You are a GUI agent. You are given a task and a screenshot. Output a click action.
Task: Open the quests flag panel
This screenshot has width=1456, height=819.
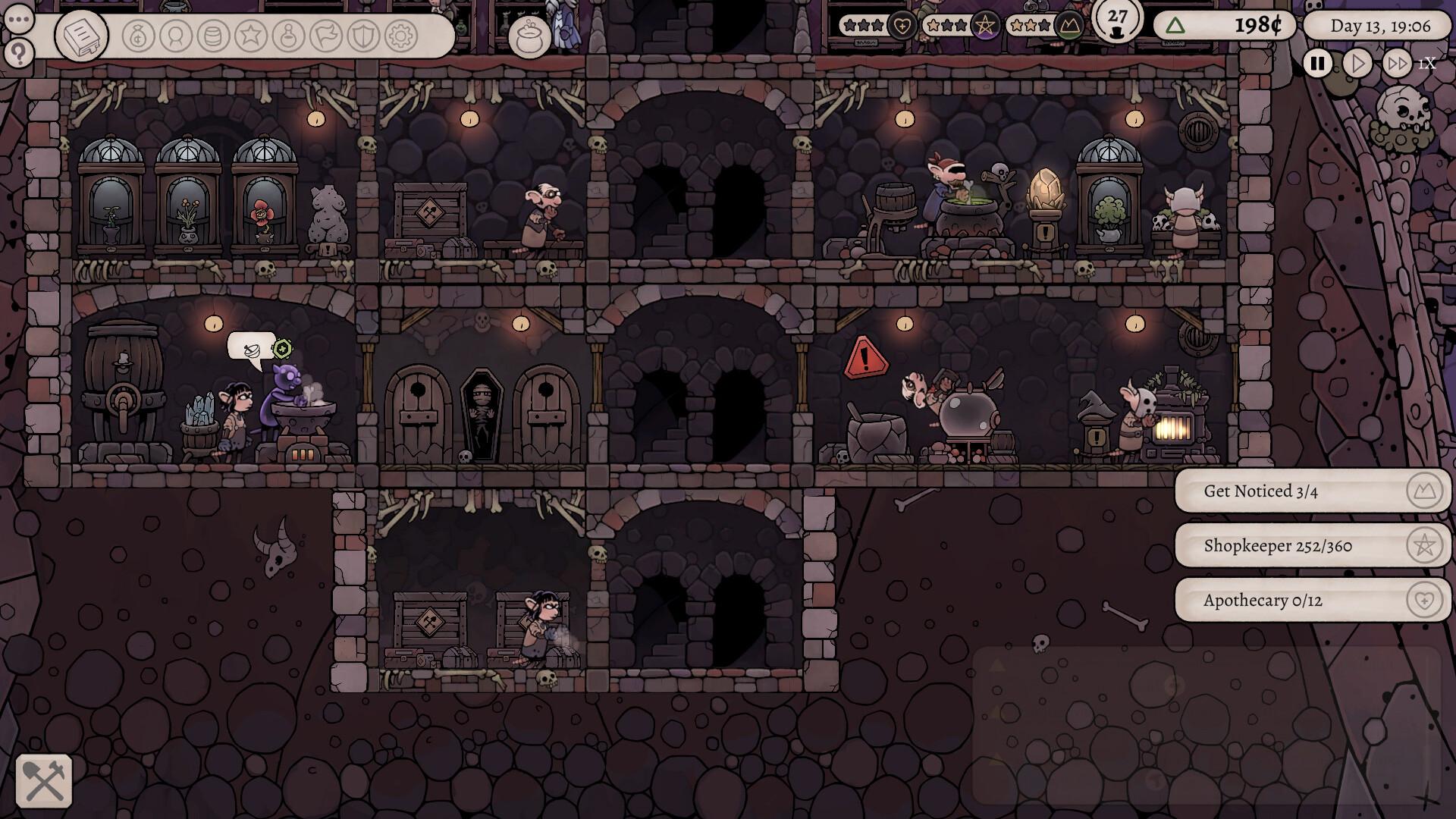324,35
